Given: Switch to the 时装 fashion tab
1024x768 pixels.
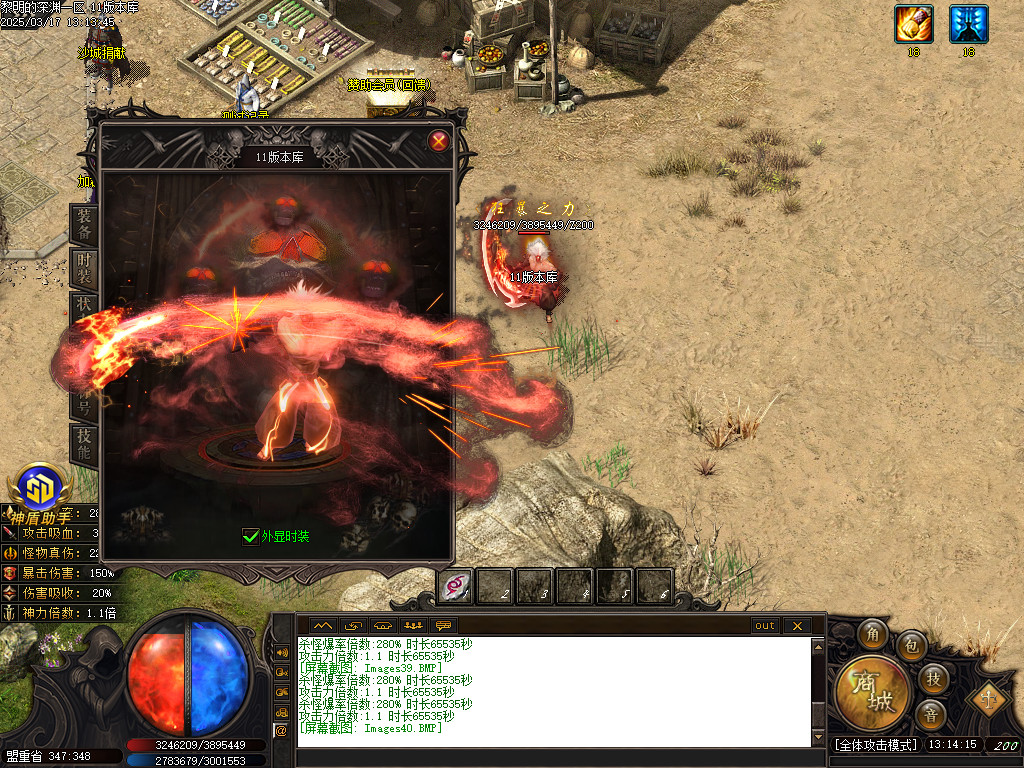Looking at the screenshot, I should pyautogui.click(x=85, y=267).
